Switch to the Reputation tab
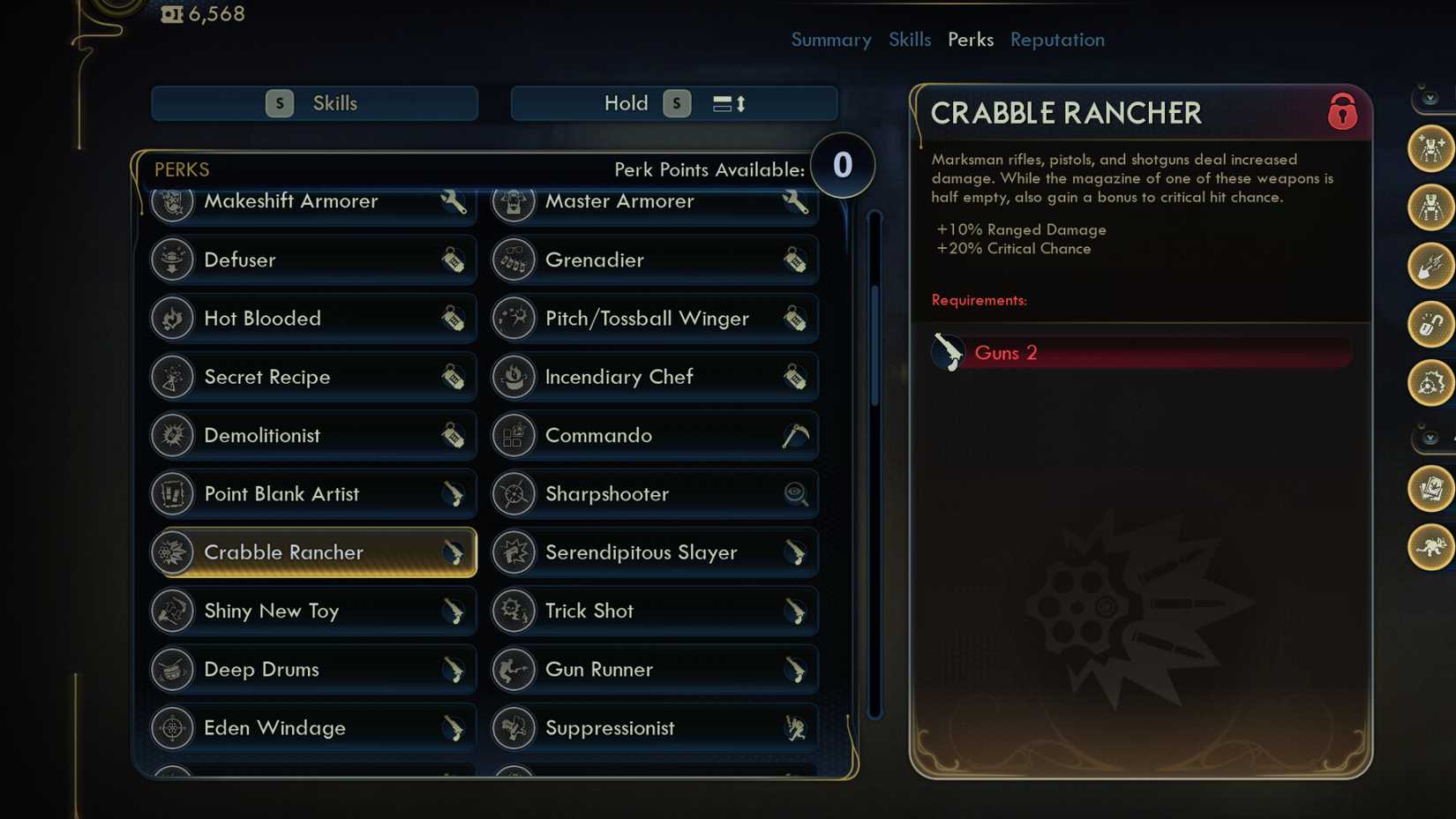 1056,40
